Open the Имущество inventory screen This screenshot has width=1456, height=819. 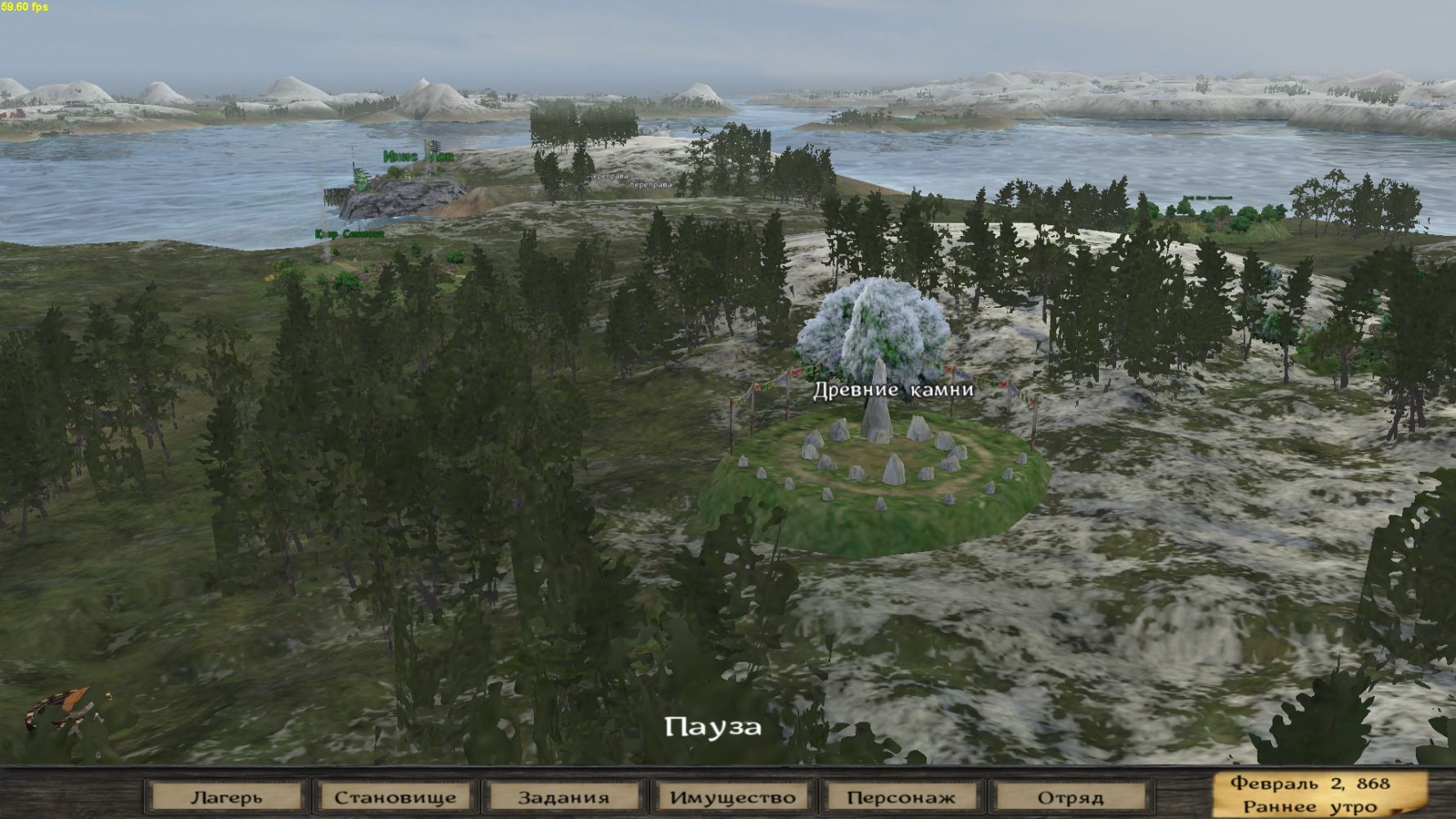732,797
